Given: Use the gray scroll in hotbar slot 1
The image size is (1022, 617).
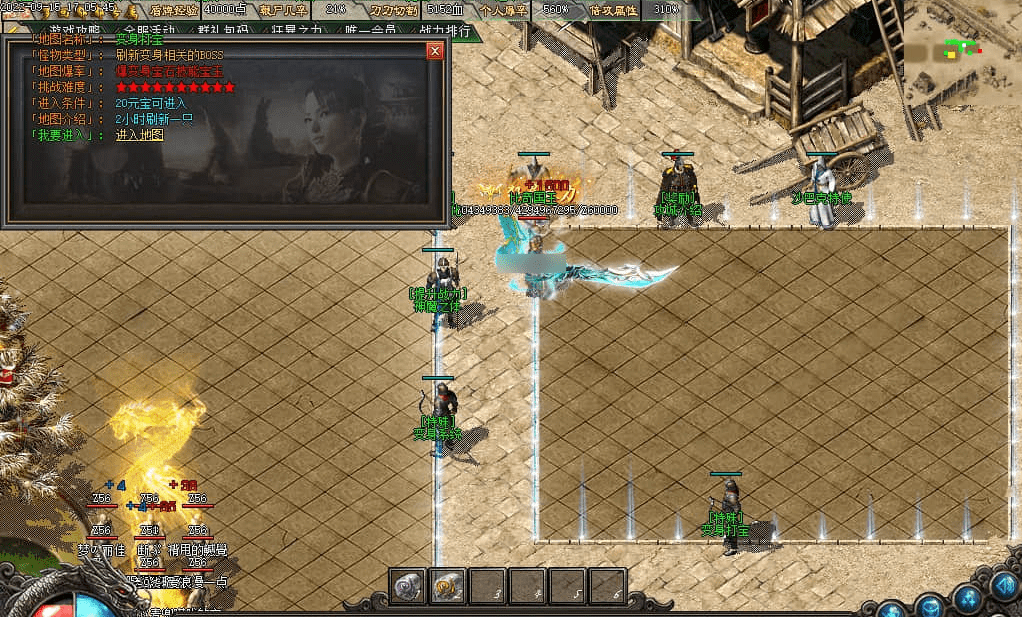Looking at the screenshot, I should pos(408,586).
